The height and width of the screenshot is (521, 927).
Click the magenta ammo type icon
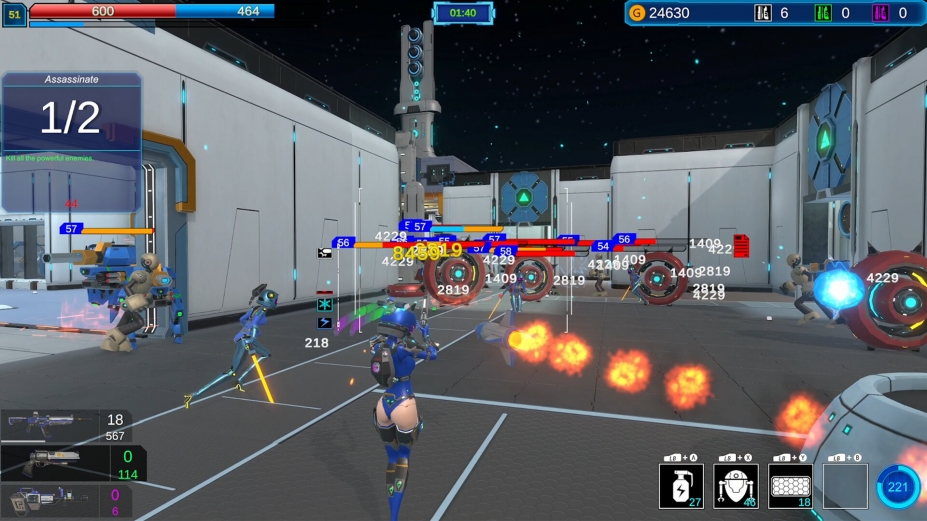[x=880, y=13]
